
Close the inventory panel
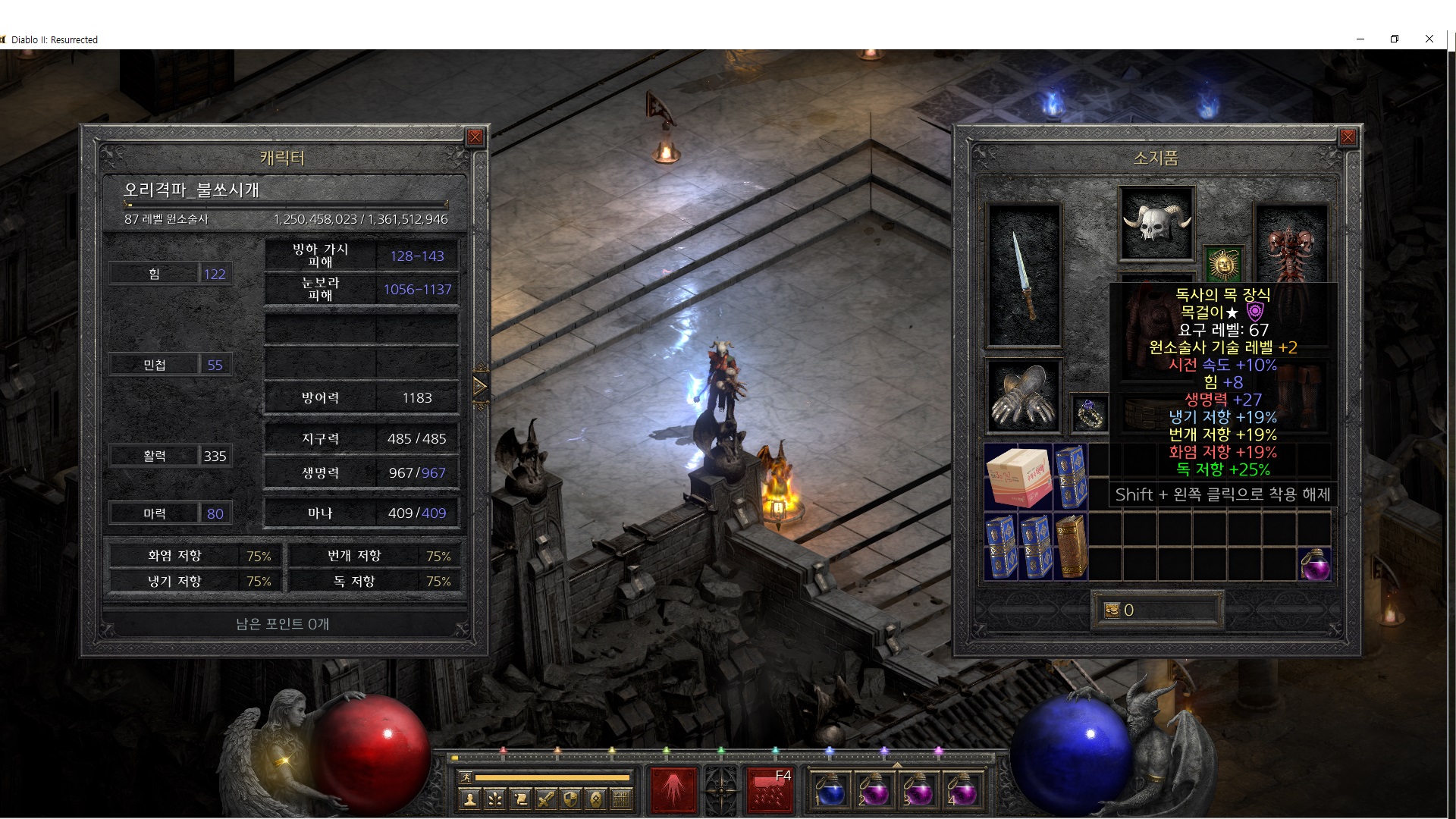click(x=1348, y=137)
